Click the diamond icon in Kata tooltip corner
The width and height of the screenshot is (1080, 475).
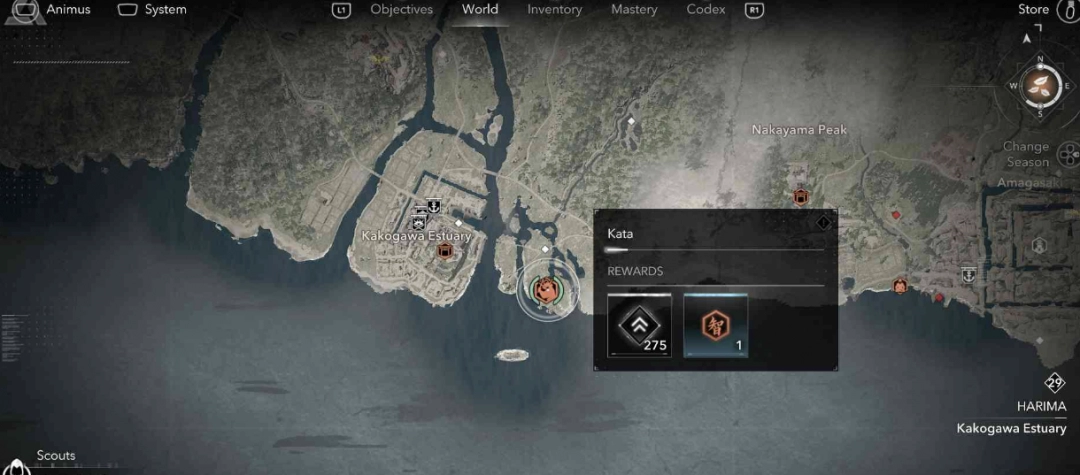(x=823, y=222)
